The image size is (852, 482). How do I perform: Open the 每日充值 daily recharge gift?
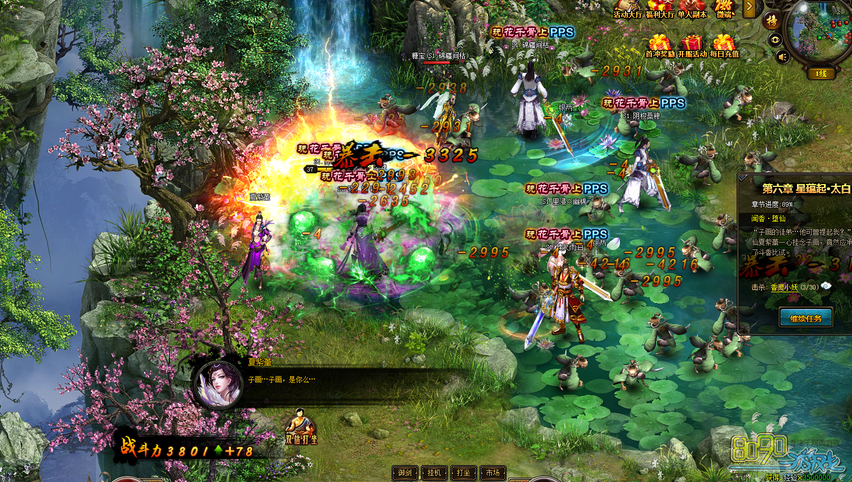click(x=723, y=46)
